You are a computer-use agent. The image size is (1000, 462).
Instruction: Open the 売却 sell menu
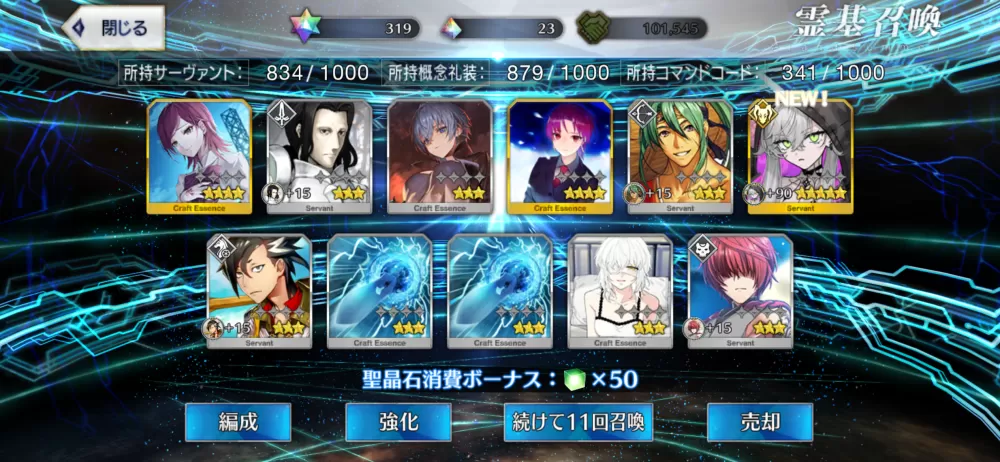pos(759,422)
